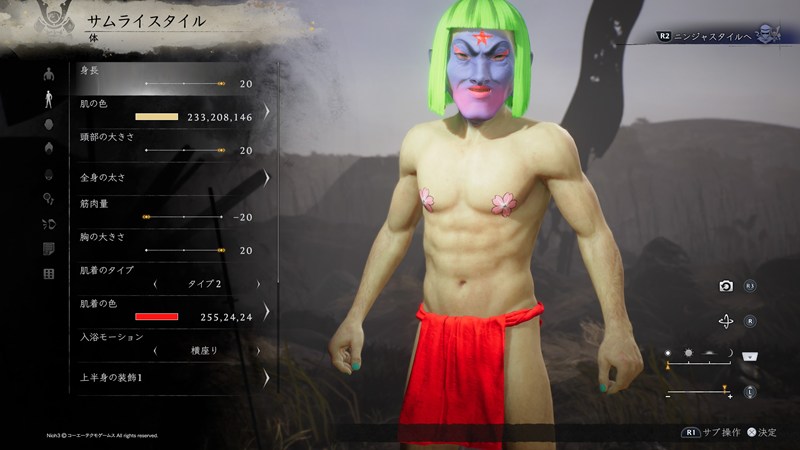Adjust the 筋肉量 muscle mass slider
The height and width of the screenshot is (450, 800).
click(184, 217)
